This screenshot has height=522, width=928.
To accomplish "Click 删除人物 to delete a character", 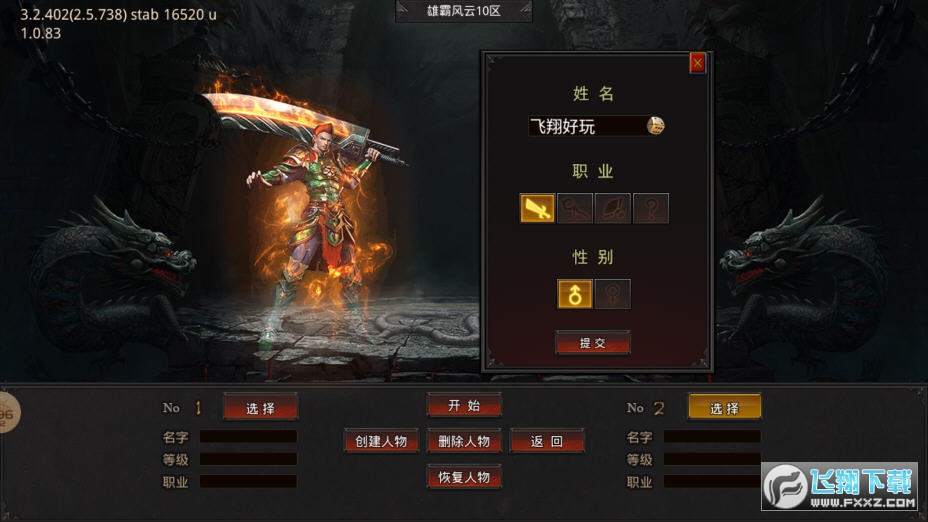I will pos(464,441).
